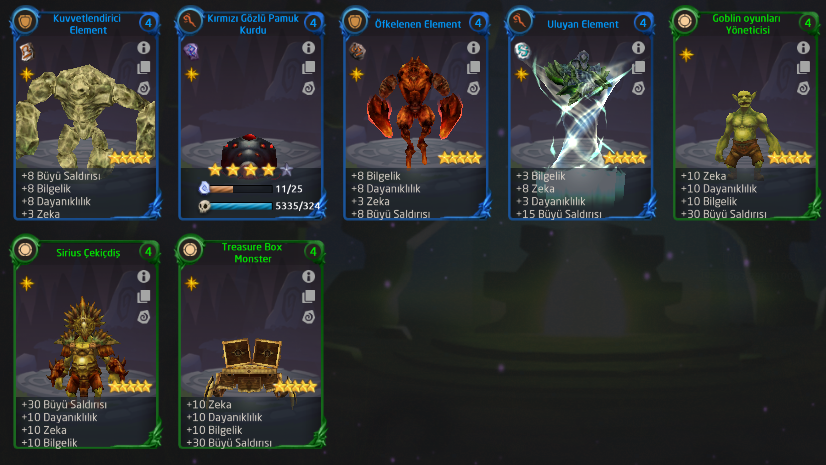Activate the spiral icon on Uluyan Element
The image size is (826, 465).
coord(638,88)
